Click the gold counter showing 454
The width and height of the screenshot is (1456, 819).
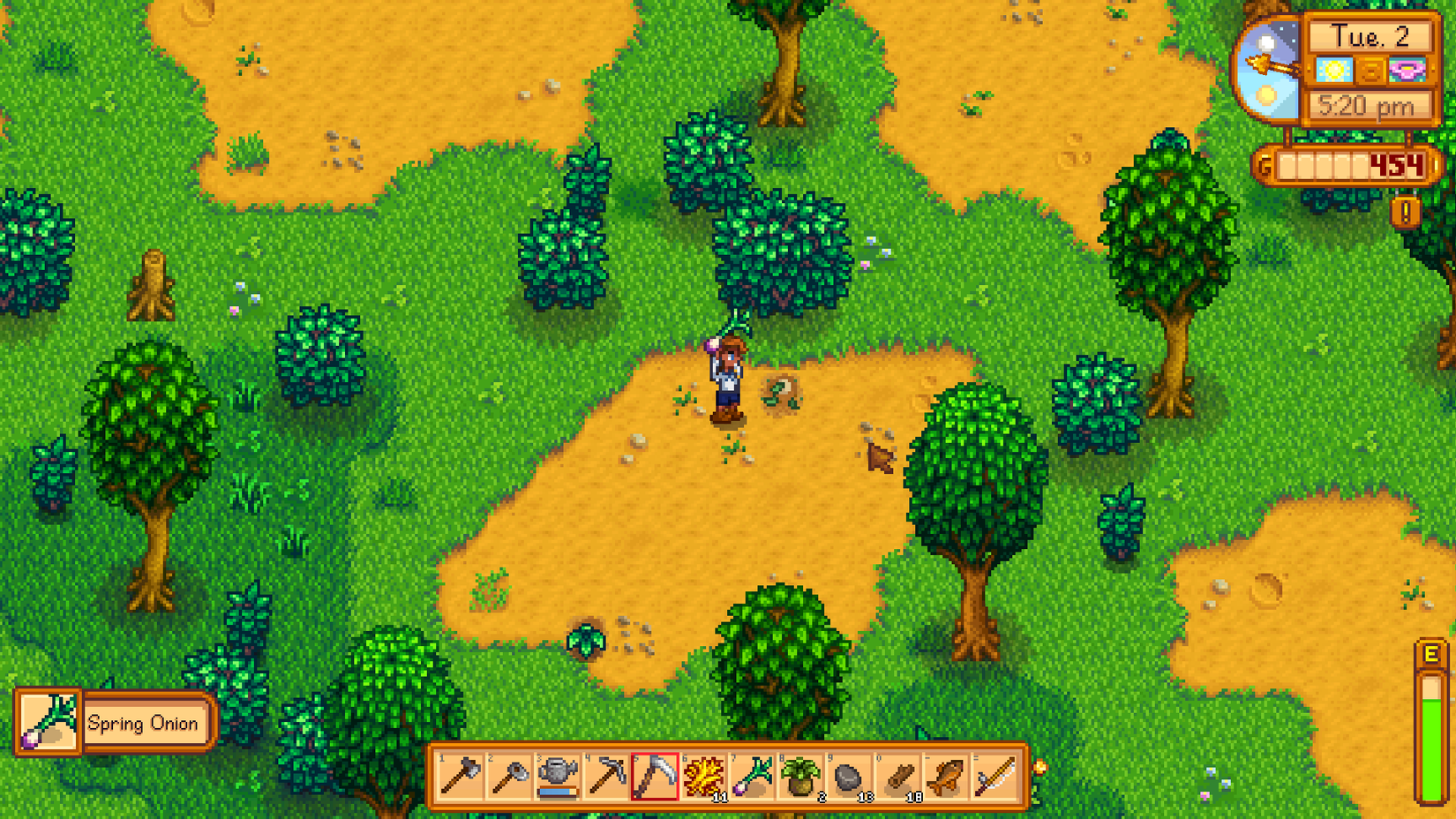click(x=1395, y=166)
